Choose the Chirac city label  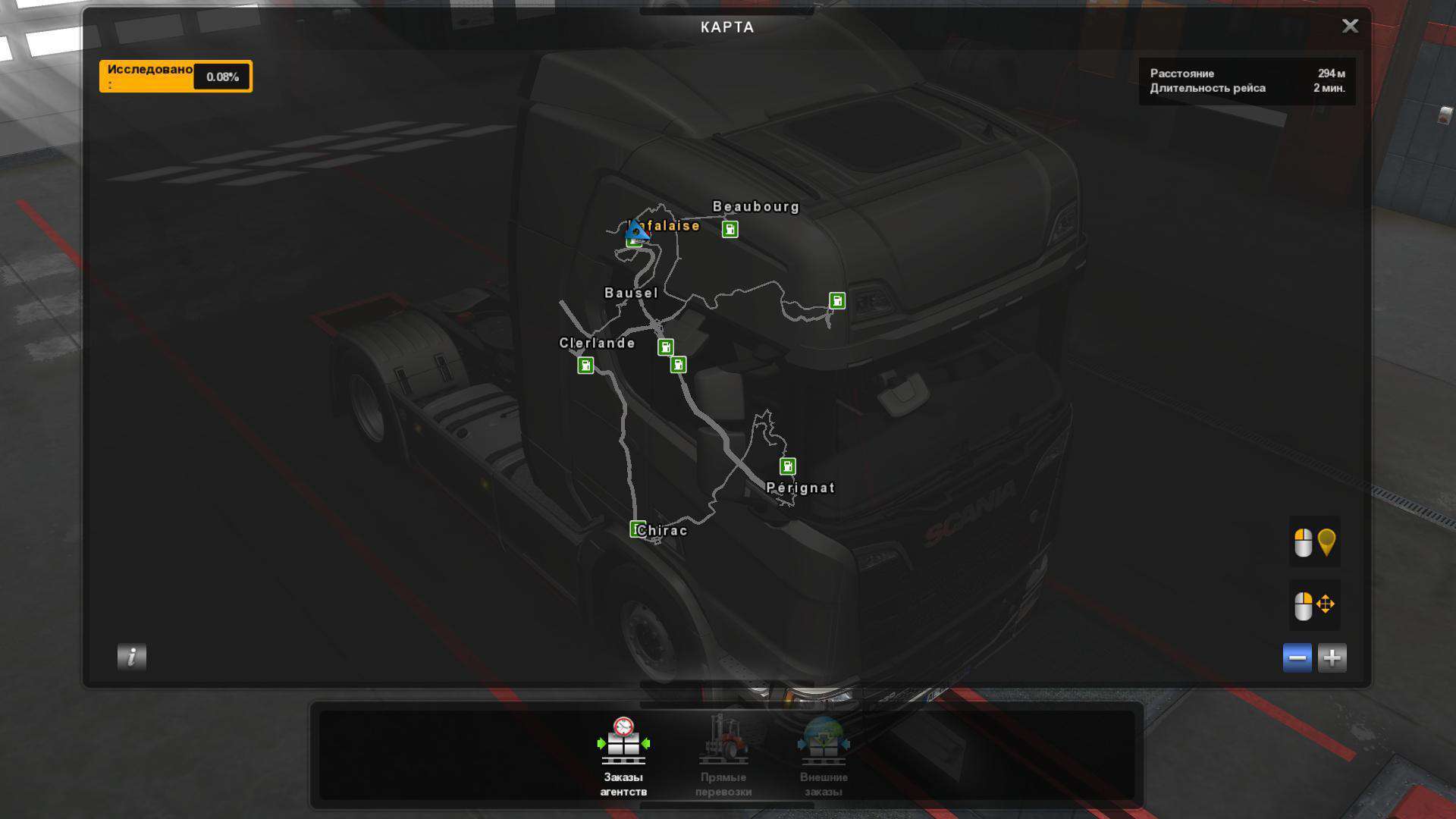[663, 530]
